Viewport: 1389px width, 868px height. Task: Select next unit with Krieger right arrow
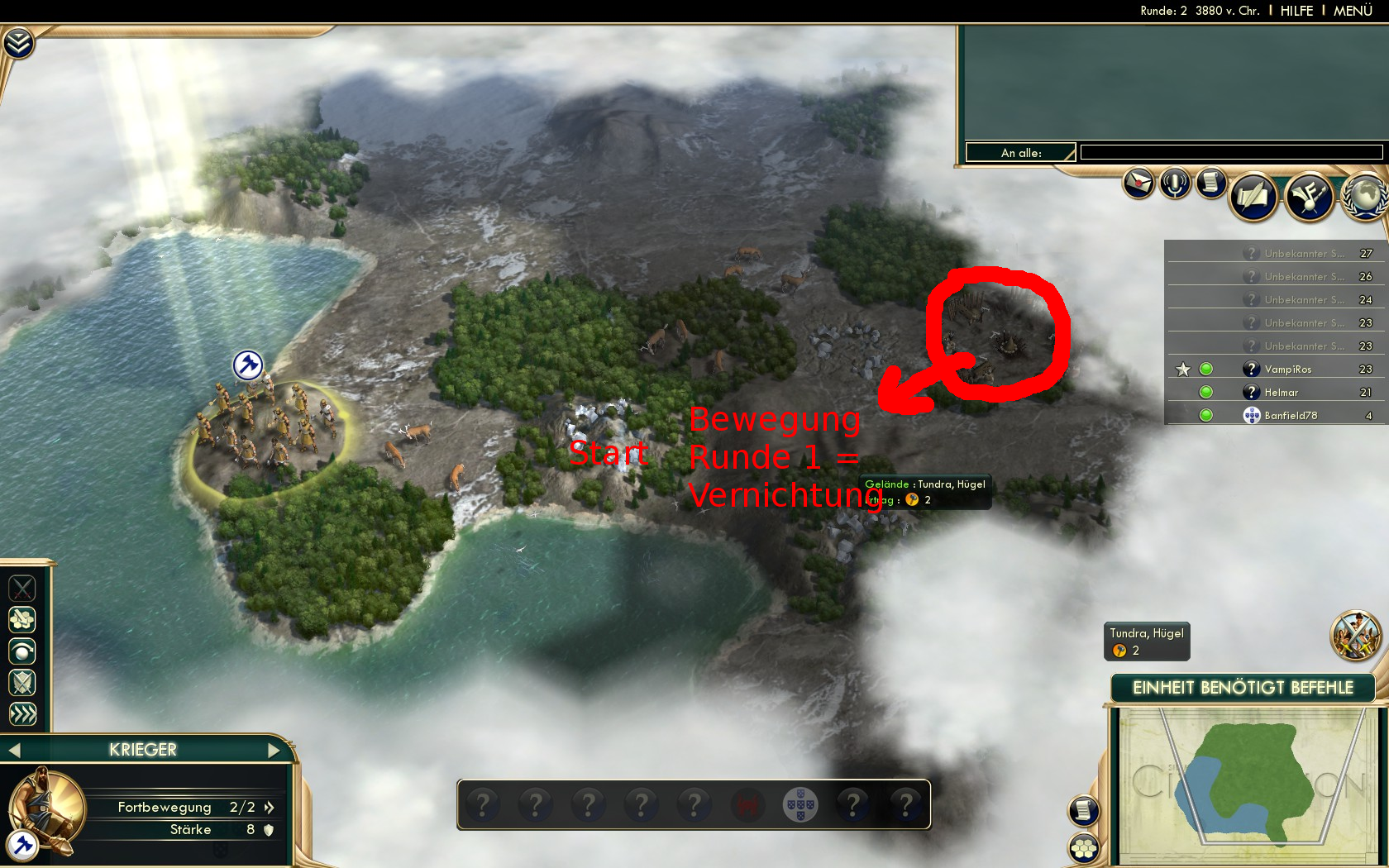pyautogui.click(x=274, y=751)
